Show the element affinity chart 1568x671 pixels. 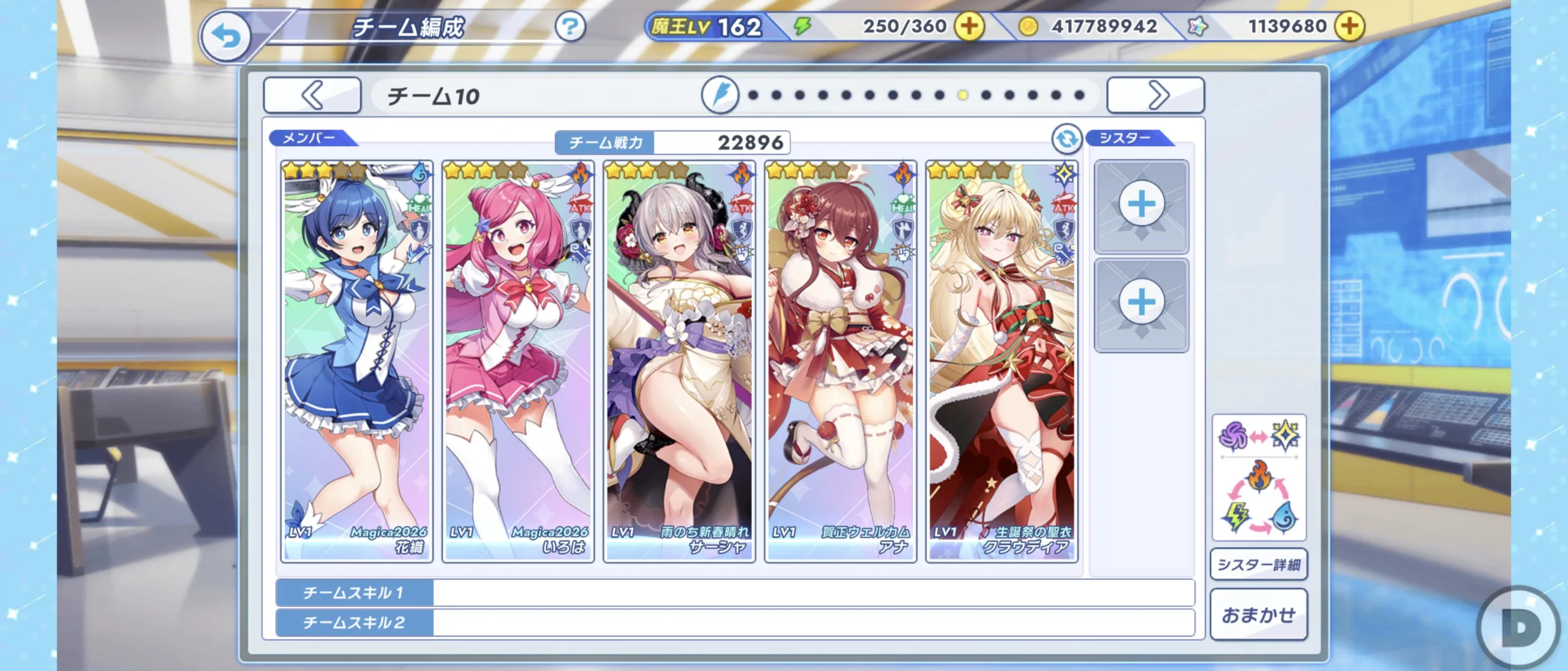[x=1259, y=478]
